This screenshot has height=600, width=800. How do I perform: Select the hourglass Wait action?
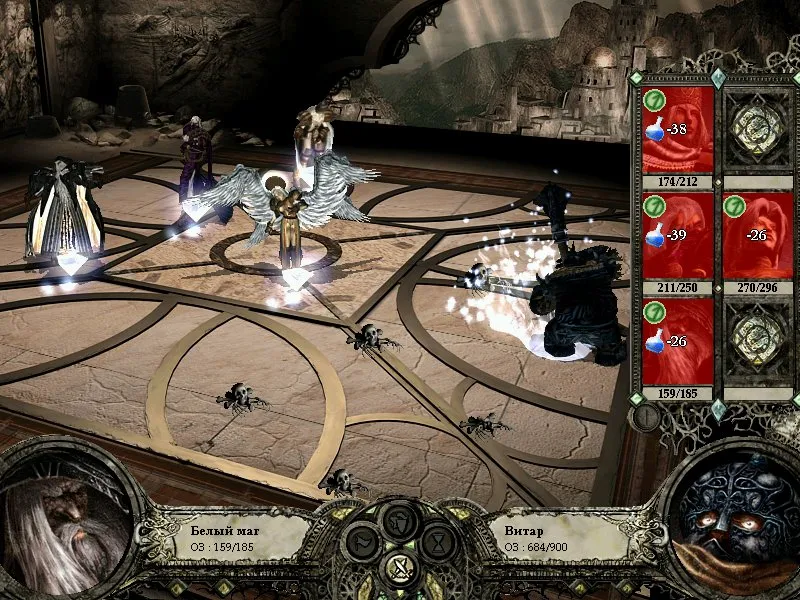[x=440, y=543]
